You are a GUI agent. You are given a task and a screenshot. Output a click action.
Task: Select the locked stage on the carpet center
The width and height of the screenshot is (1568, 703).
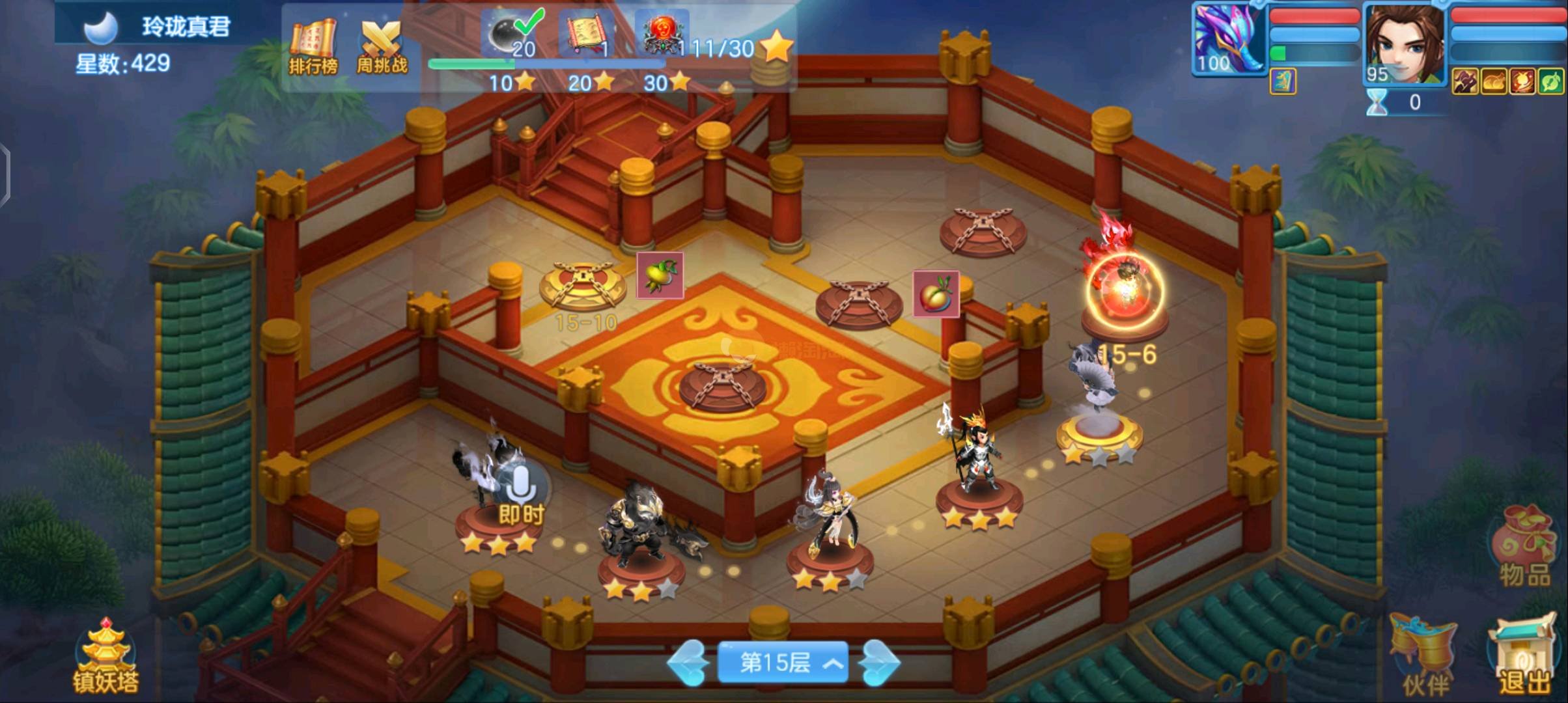point(723,384)
